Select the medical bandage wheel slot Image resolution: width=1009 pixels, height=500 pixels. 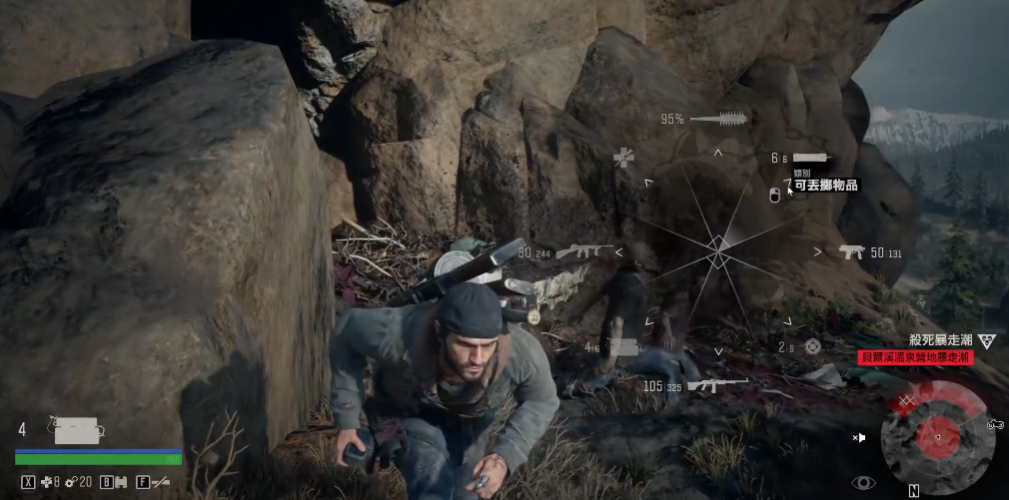[625, 157]
